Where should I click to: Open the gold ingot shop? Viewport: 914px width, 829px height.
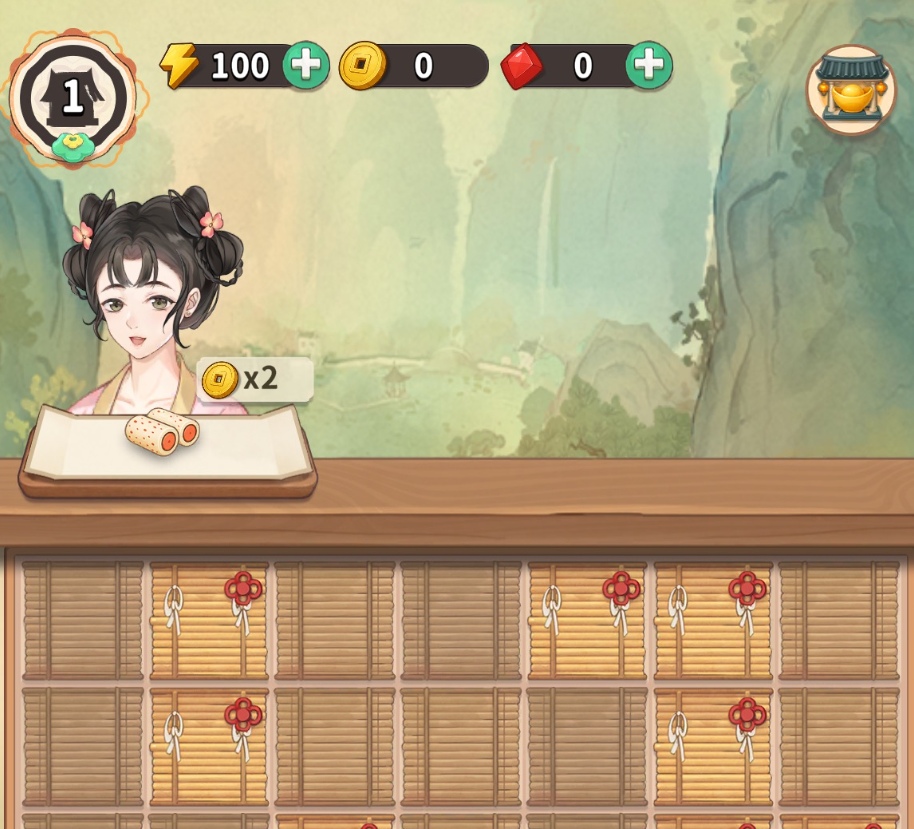[851, 90]
